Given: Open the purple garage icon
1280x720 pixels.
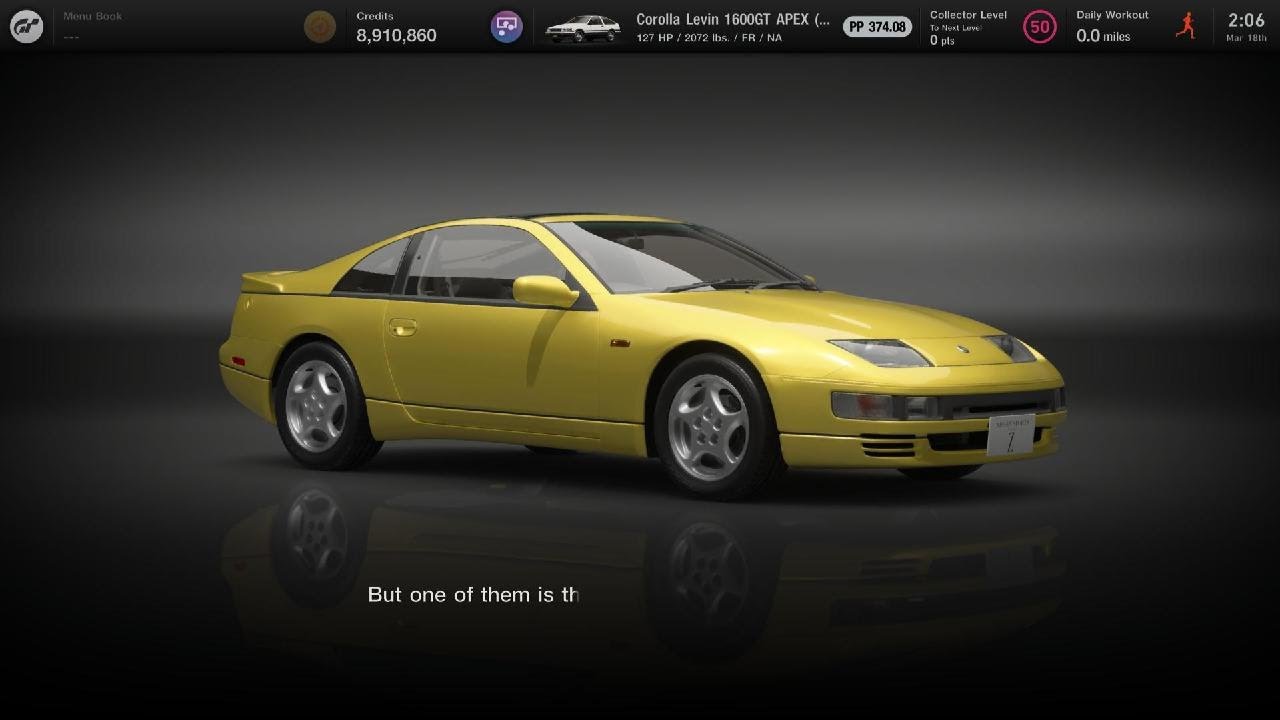Looking at the screenshot, I should tap(507, 27).
